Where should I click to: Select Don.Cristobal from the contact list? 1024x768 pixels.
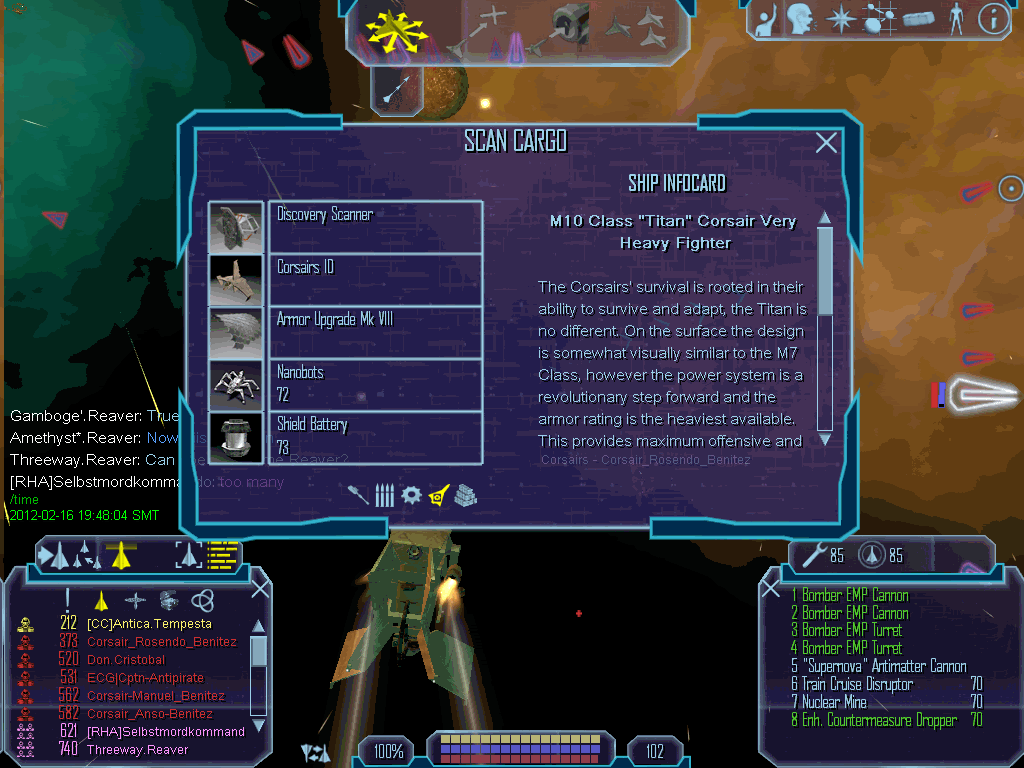pos(126,660)
